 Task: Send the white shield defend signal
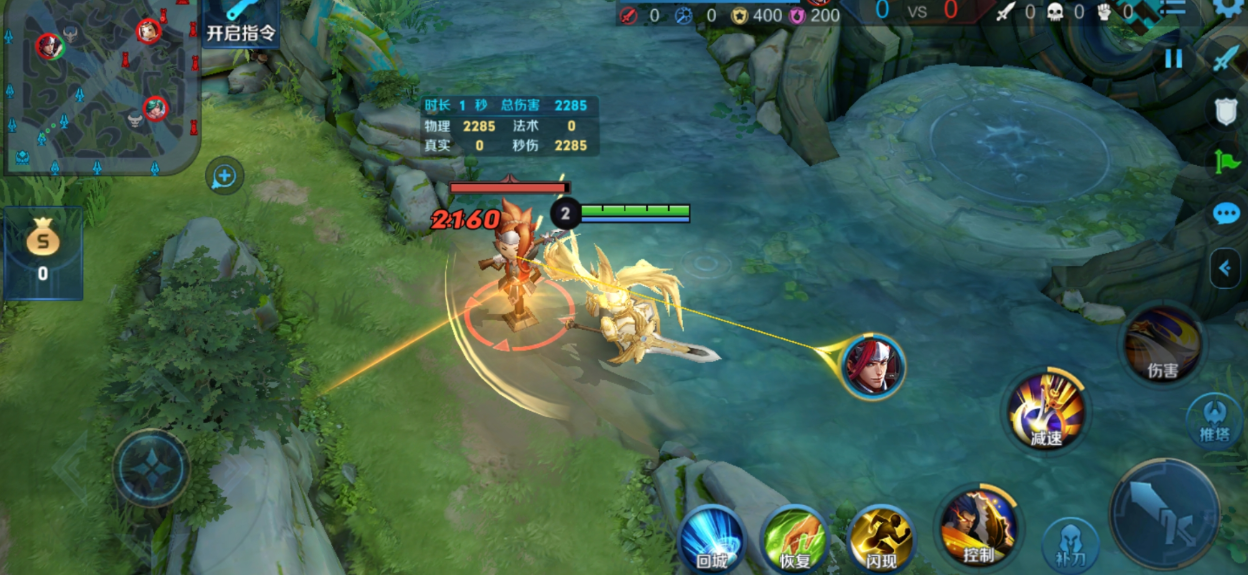coord(1226,111)
